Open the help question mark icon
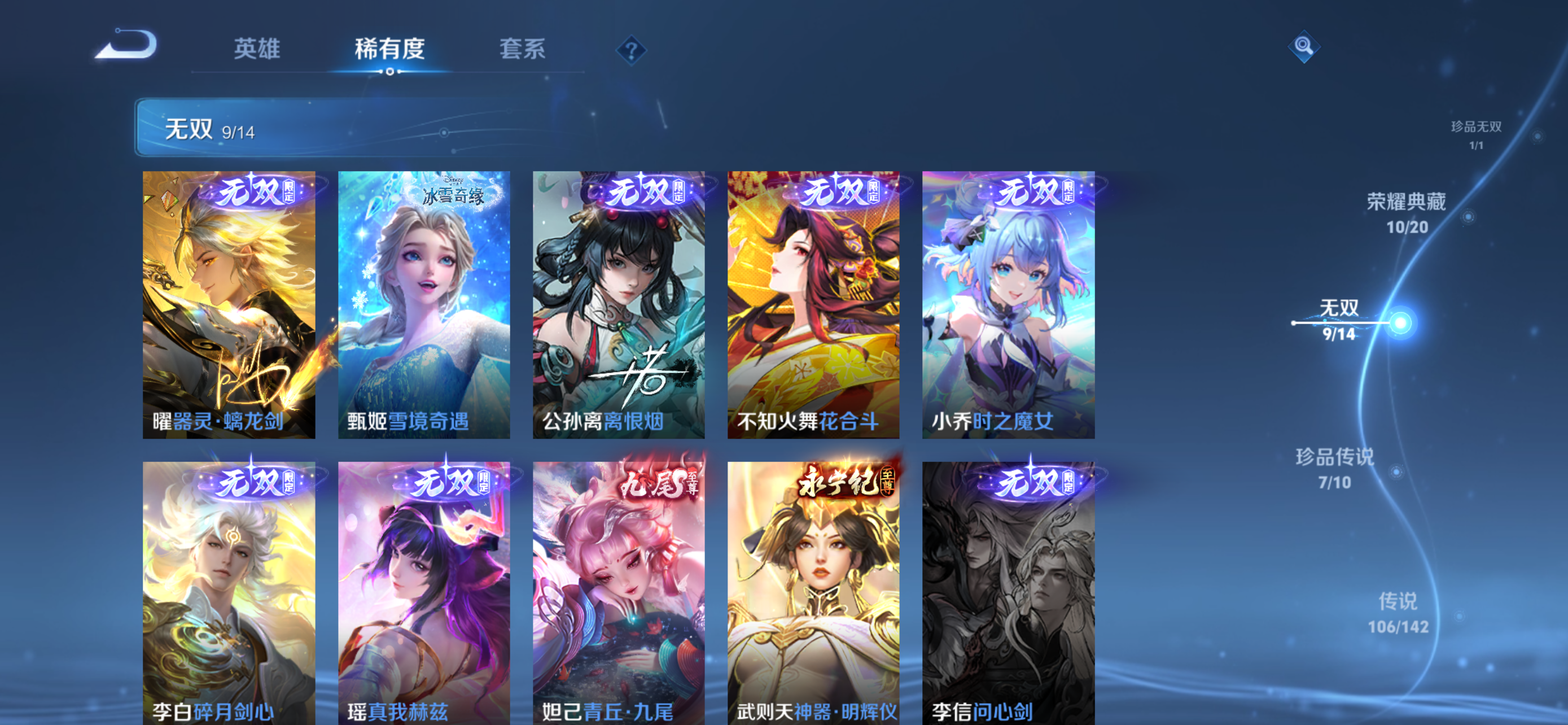The width and height of the screenshot is (1568, 725). click(x=630, y=50)
